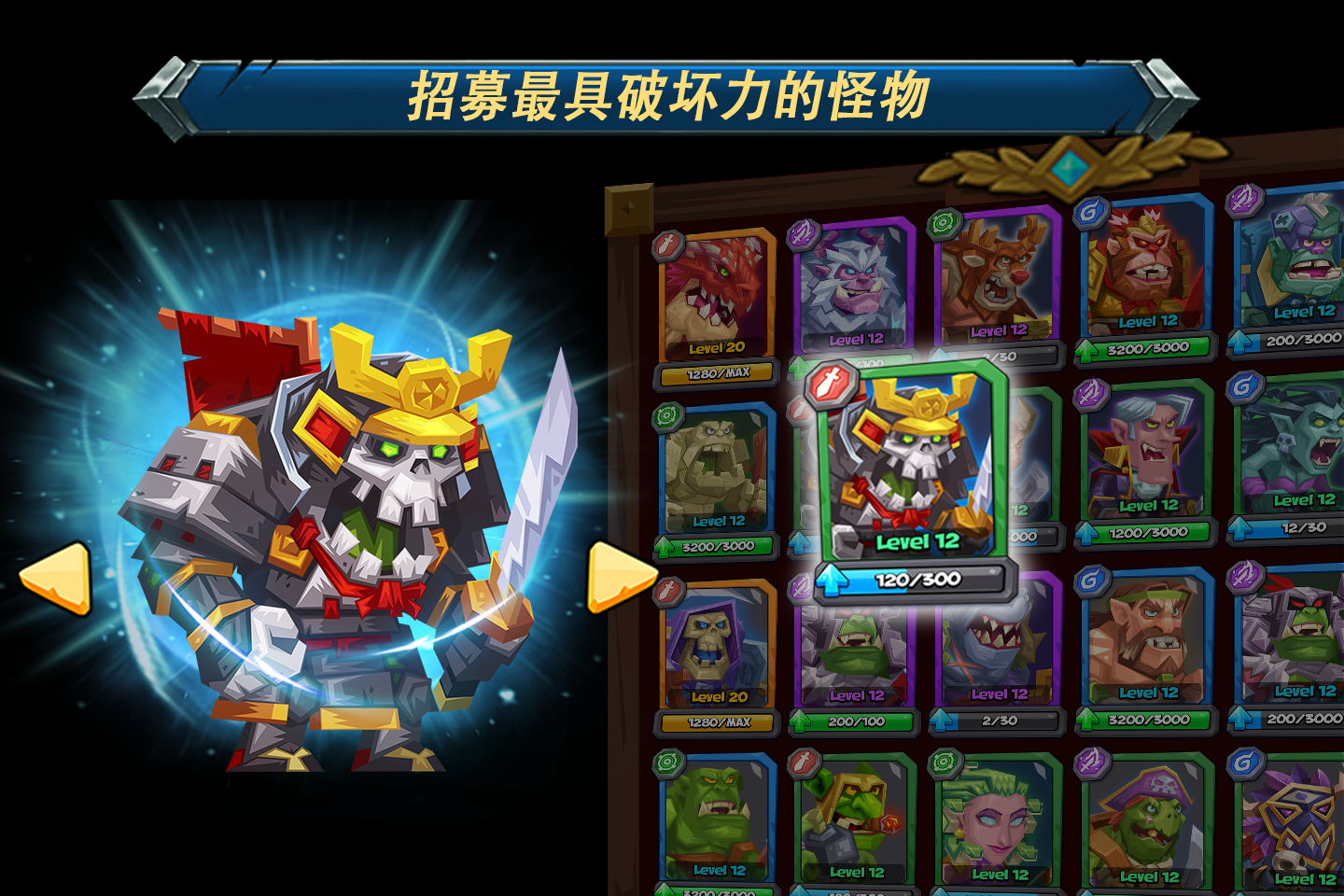Select the Level 20 hooded skeleton card
This screenshot has width=1344, height=896.
coord(715,644)
